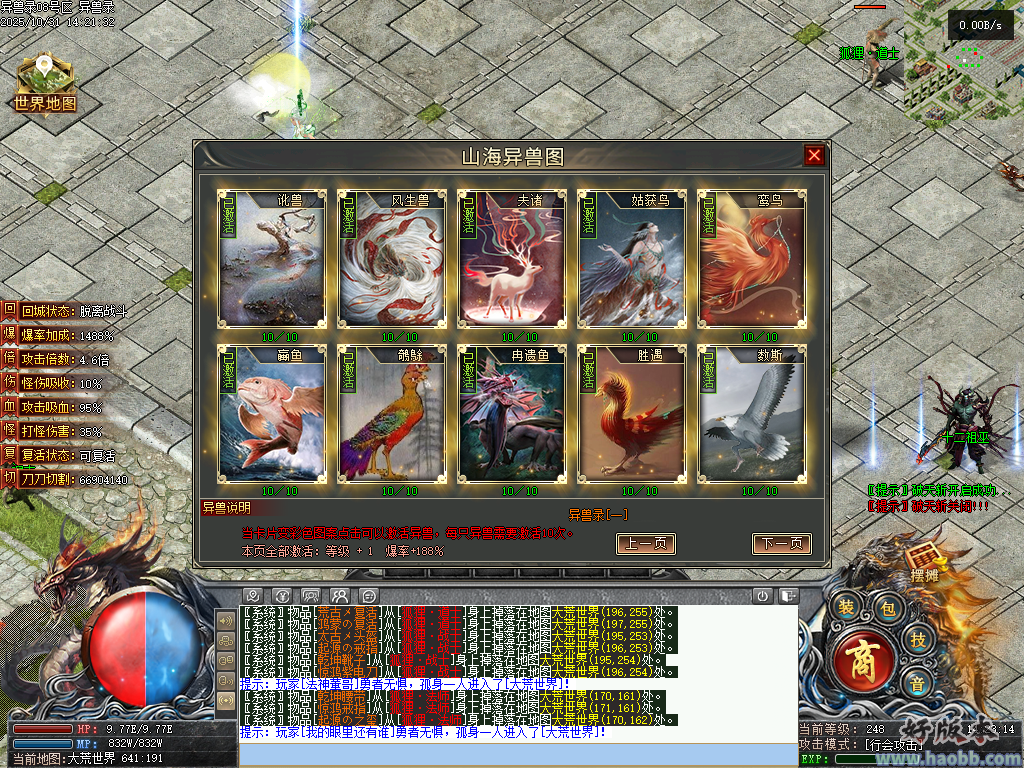Close the 山海异兽图 window
Viewport: 1024px width, 768px height.
coord(814,155)
